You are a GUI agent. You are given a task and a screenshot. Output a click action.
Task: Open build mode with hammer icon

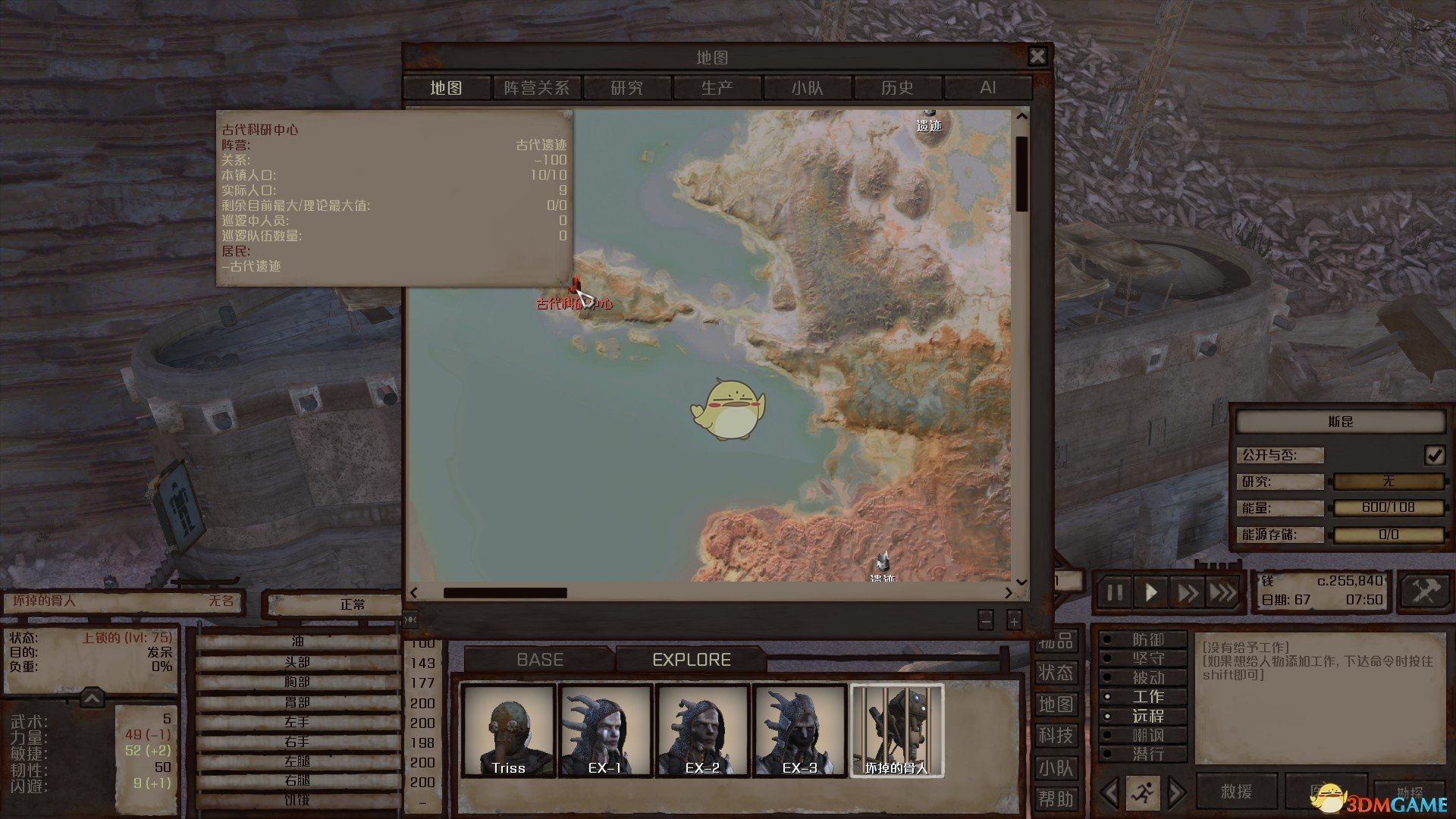[1424, 591]
